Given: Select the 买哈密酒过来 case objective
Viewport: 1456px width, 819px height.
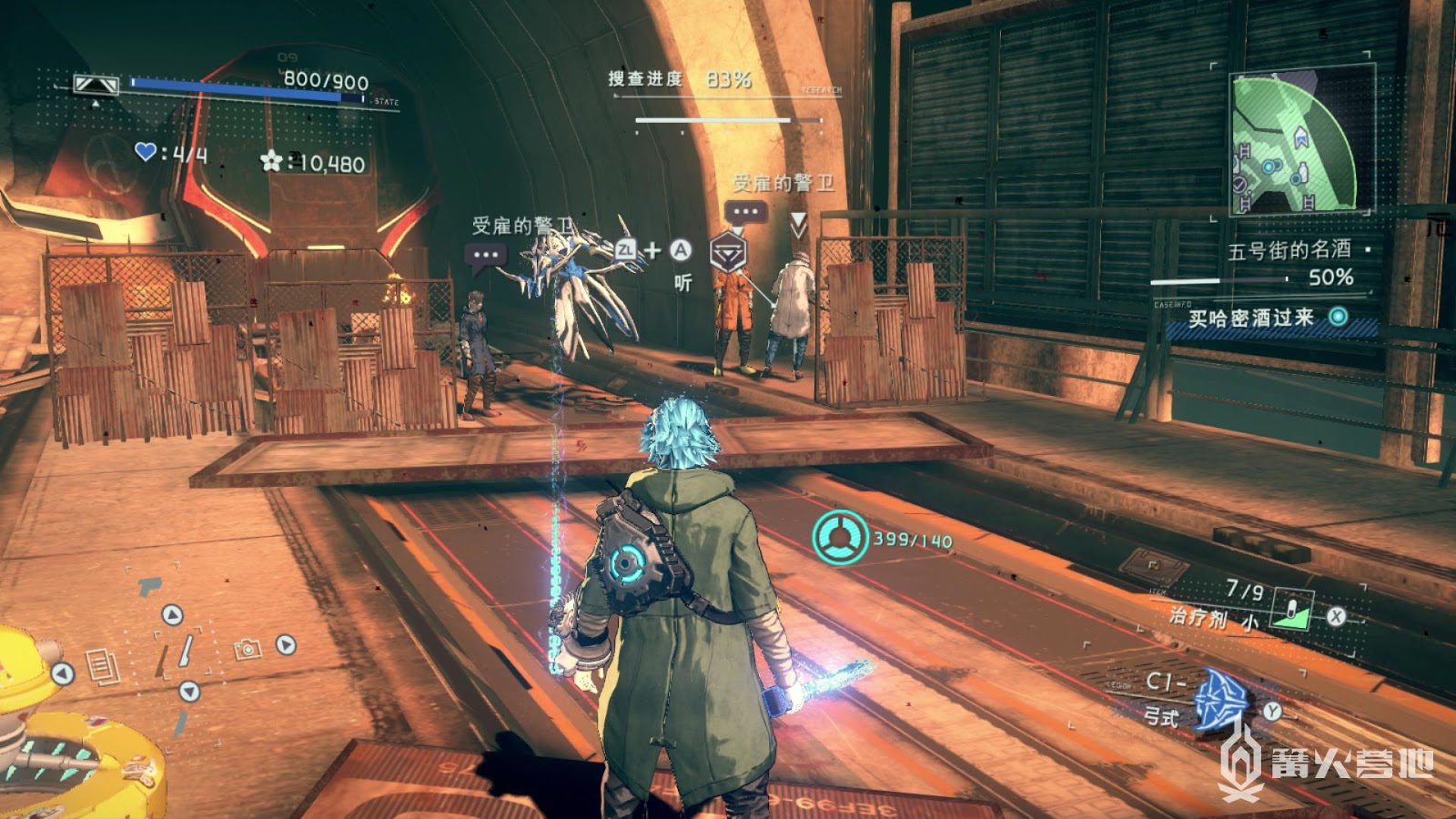Looking at the screenshot, I should pyautogui.click(x=1250, y=318).
